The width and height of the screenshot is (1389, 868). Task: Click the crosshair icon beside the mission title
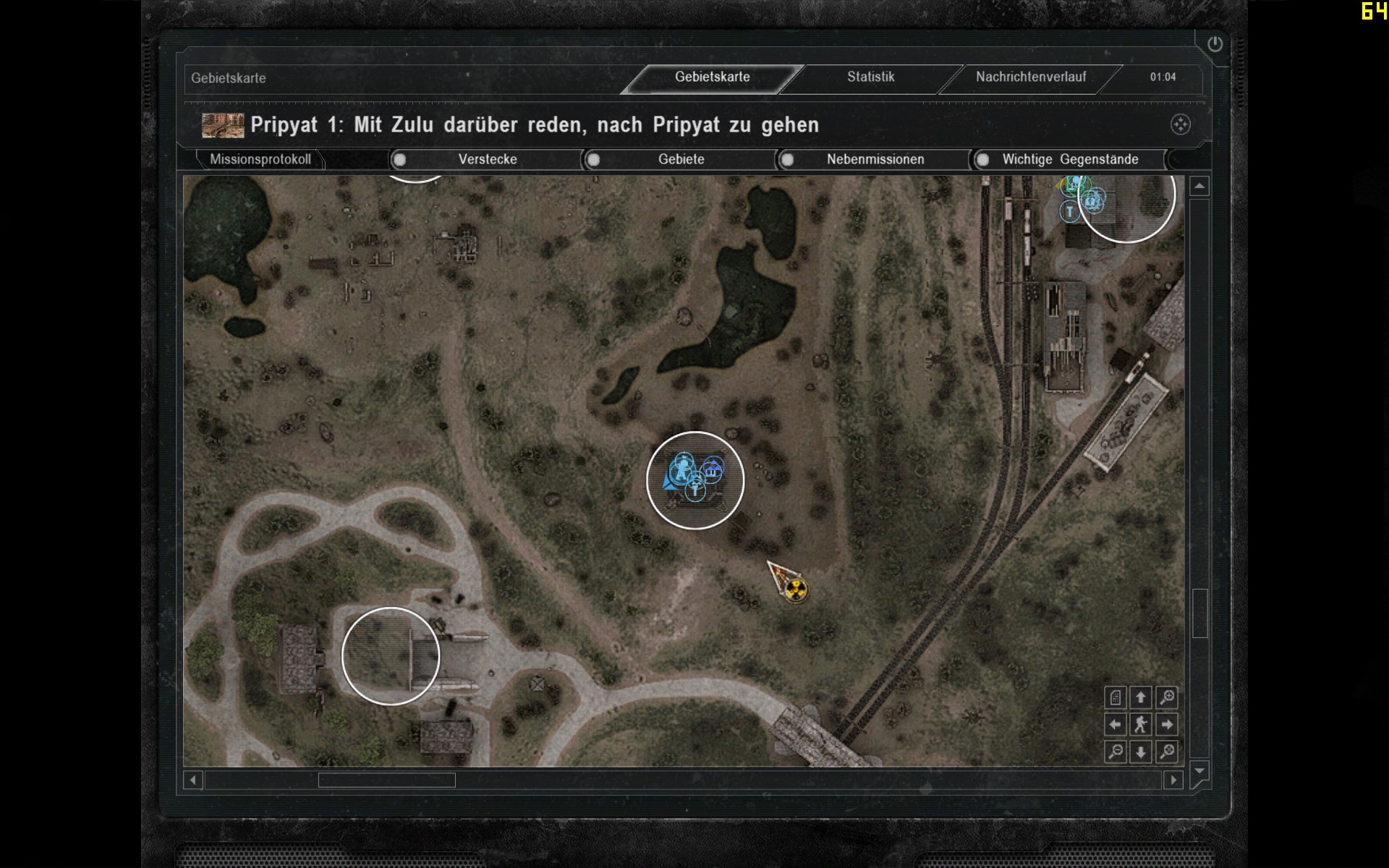[1180, 124]
